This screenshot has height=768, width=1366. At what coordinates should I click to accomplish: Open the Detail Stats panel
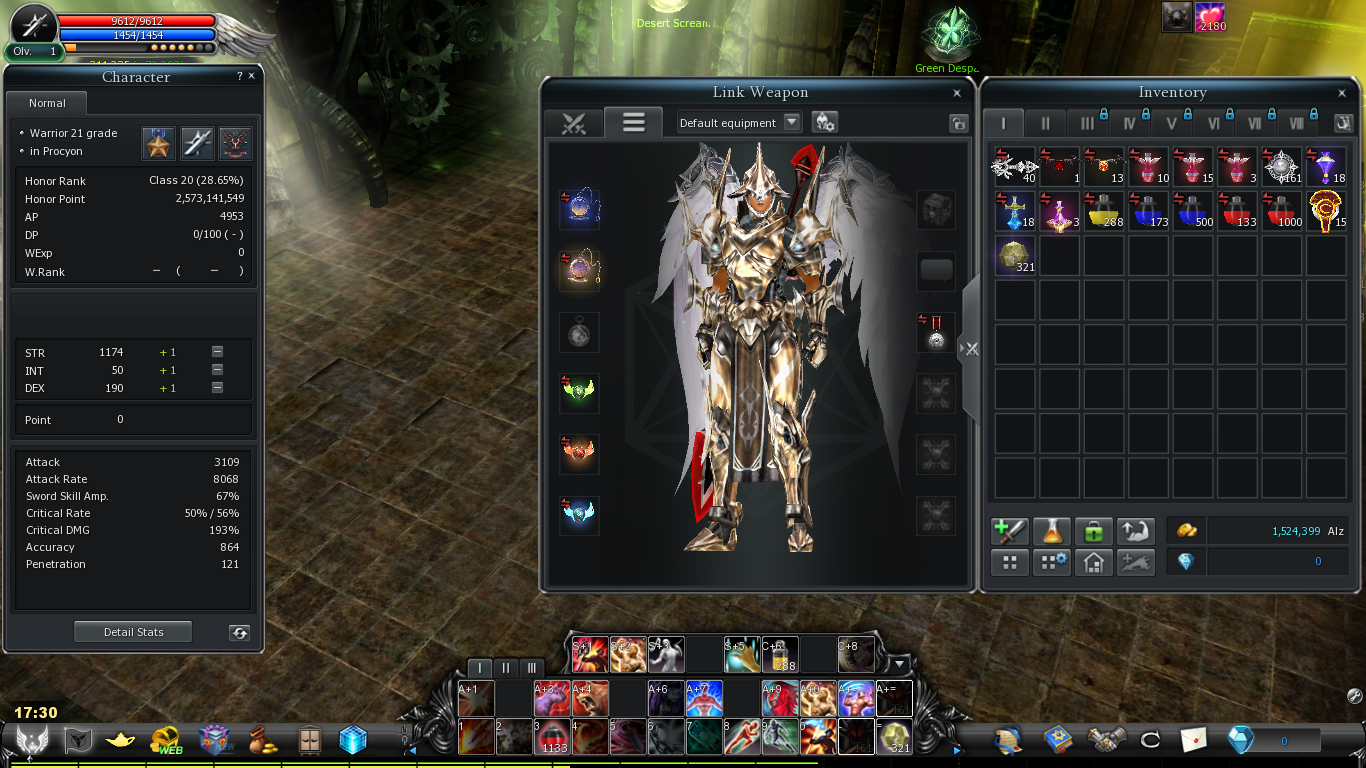pyautogui.click(x=133, y=632)
